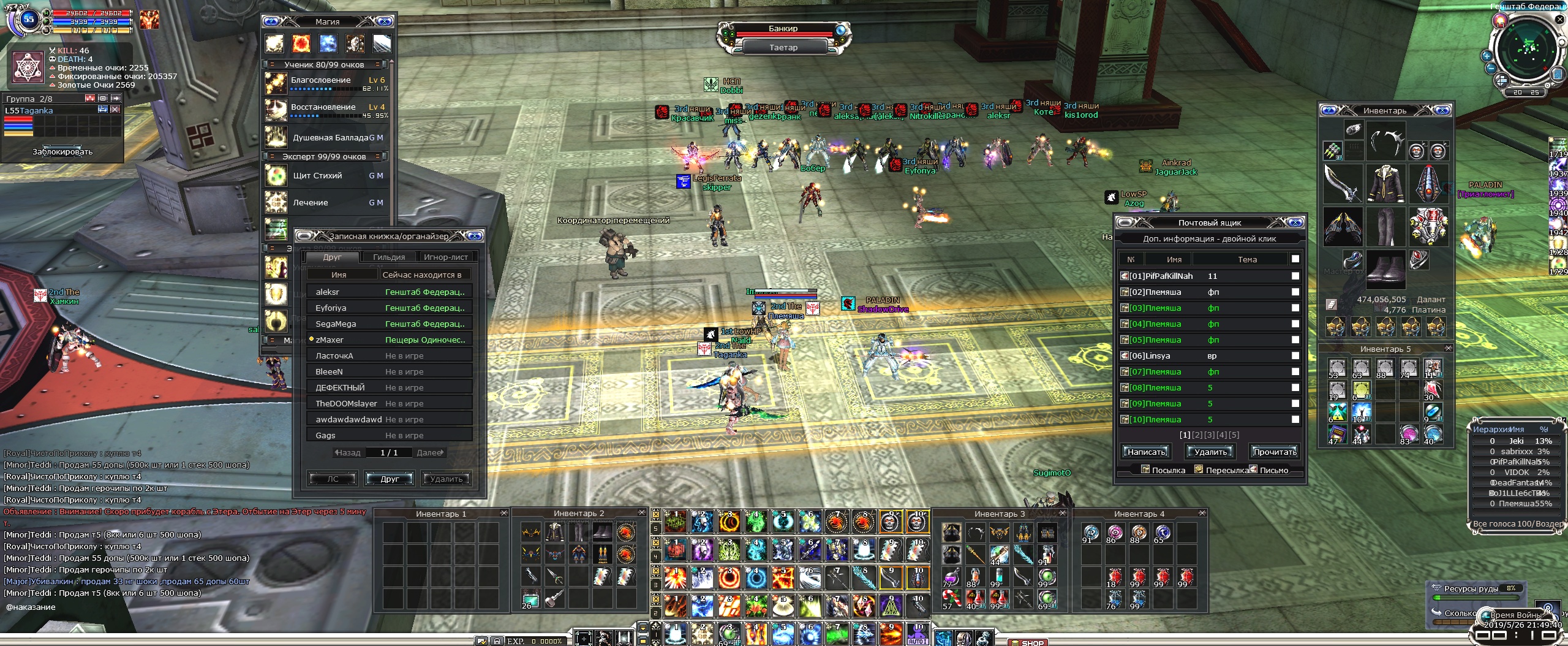Switch to the Гильдия tab in organizer
Screen dimensions: 1568x646
pos(389,257)
